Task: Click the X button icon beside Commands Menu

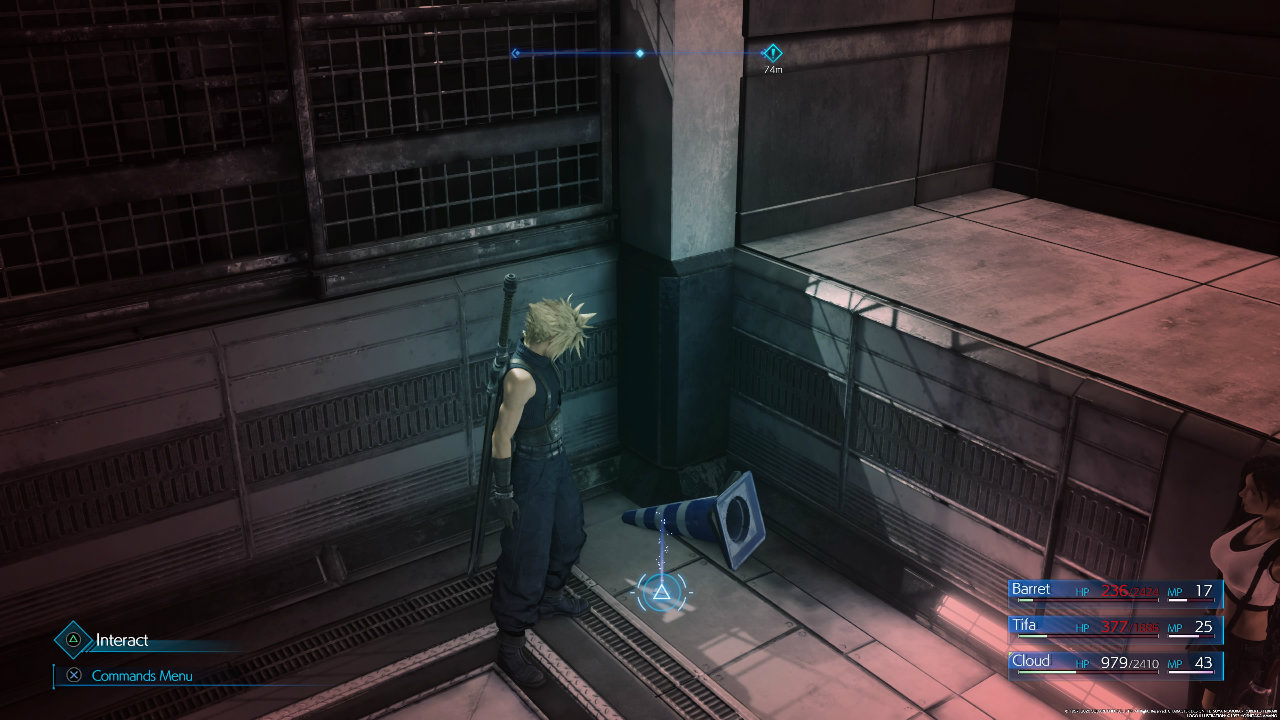Action: [x=71, y=674]
